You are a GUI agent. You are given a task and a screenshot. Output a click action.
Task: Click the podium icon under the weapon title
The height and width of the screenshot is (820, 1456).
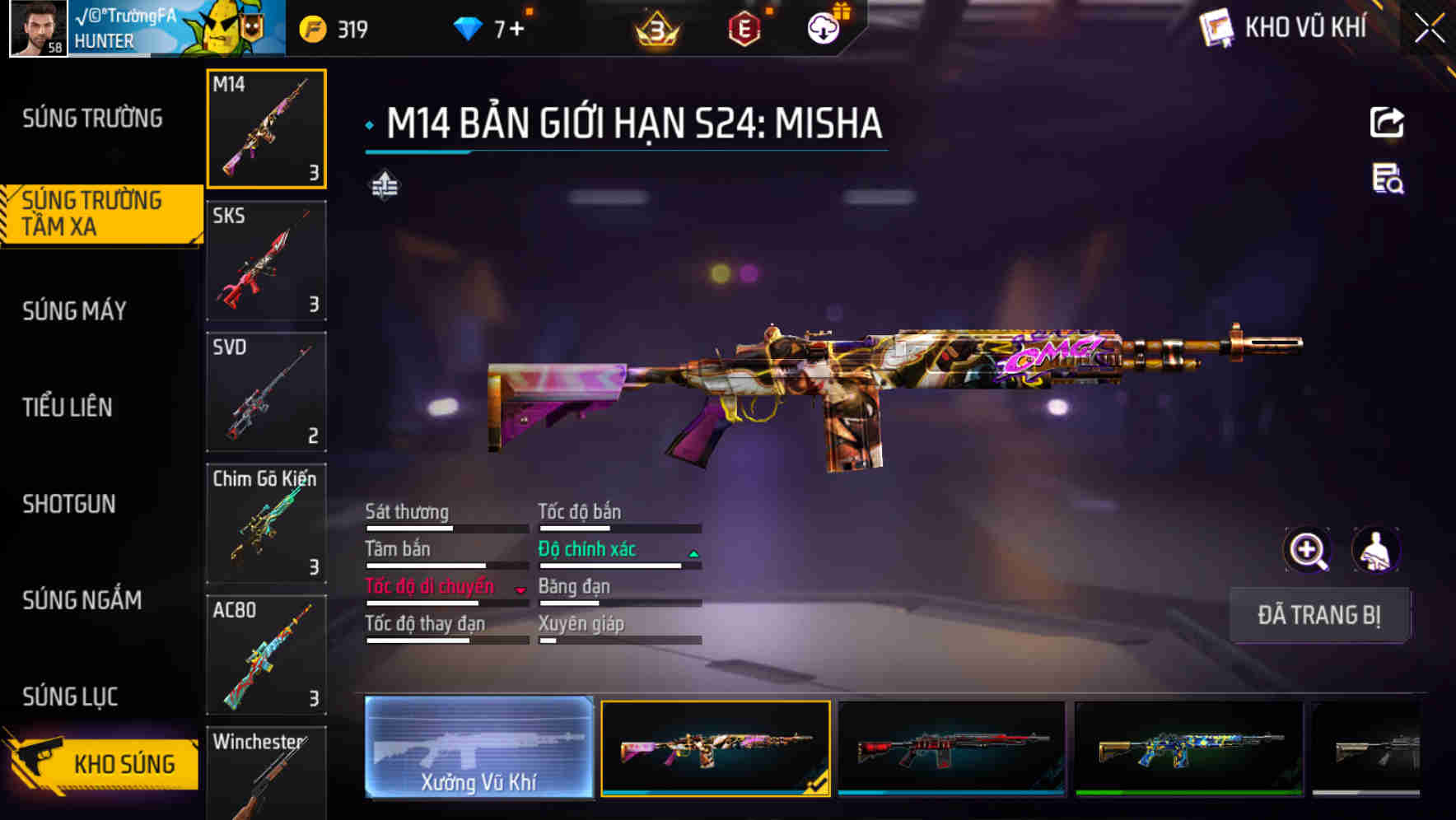pos(385,185)
